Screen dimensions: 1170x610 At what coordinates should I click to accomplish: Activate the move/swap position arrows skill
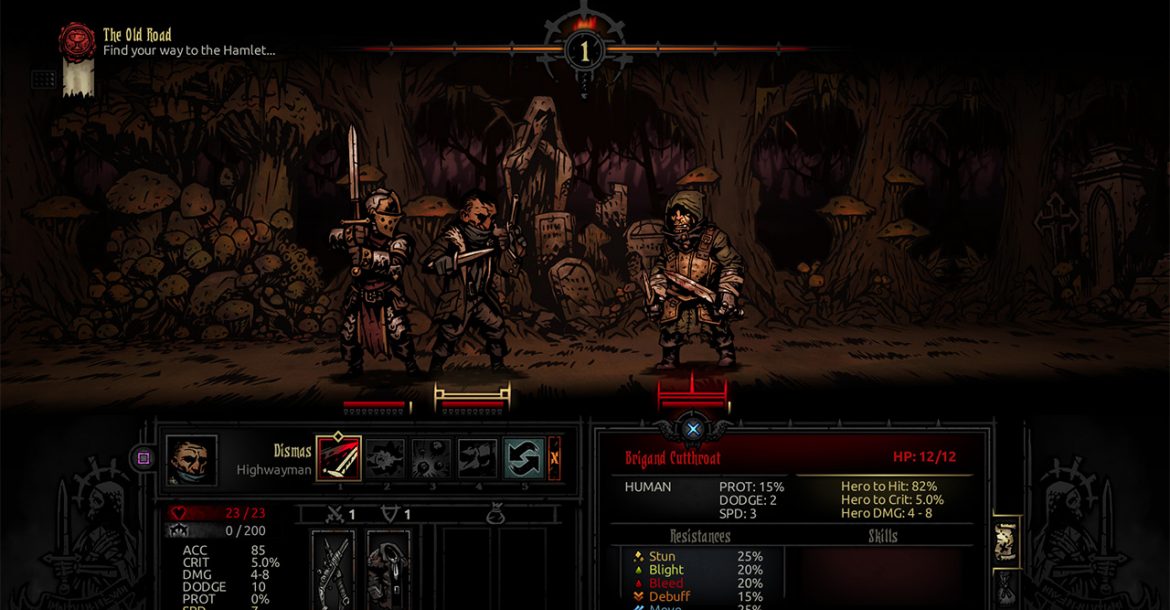[523, 458]
